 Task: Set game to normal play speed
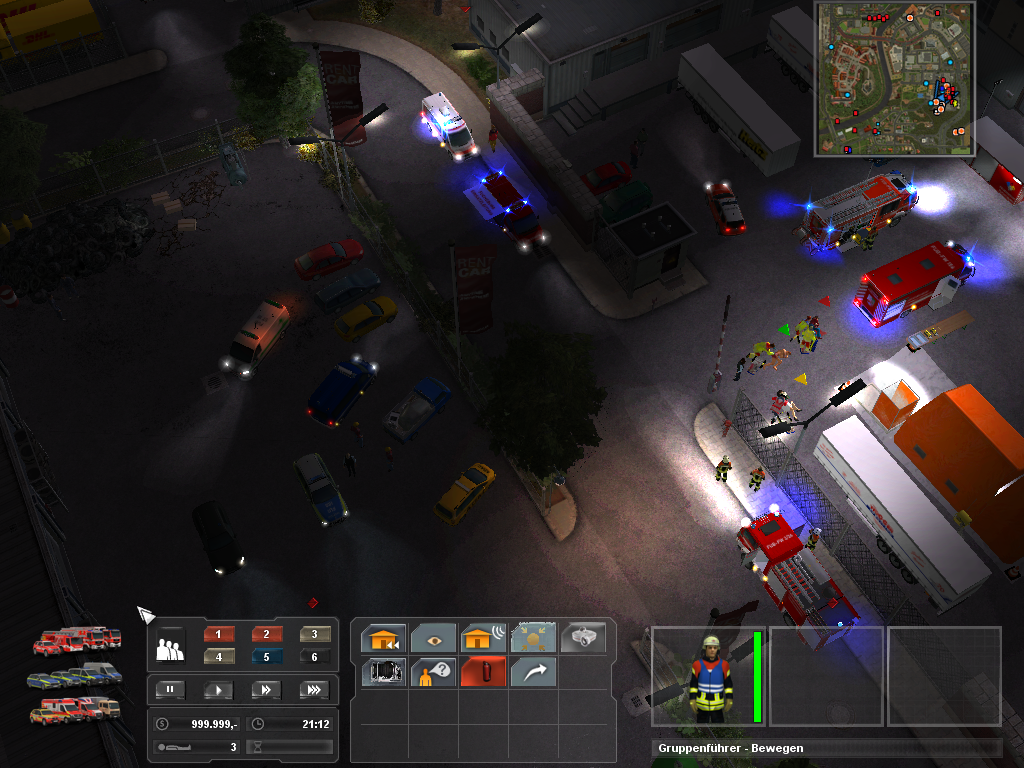(x=218, y=689)
